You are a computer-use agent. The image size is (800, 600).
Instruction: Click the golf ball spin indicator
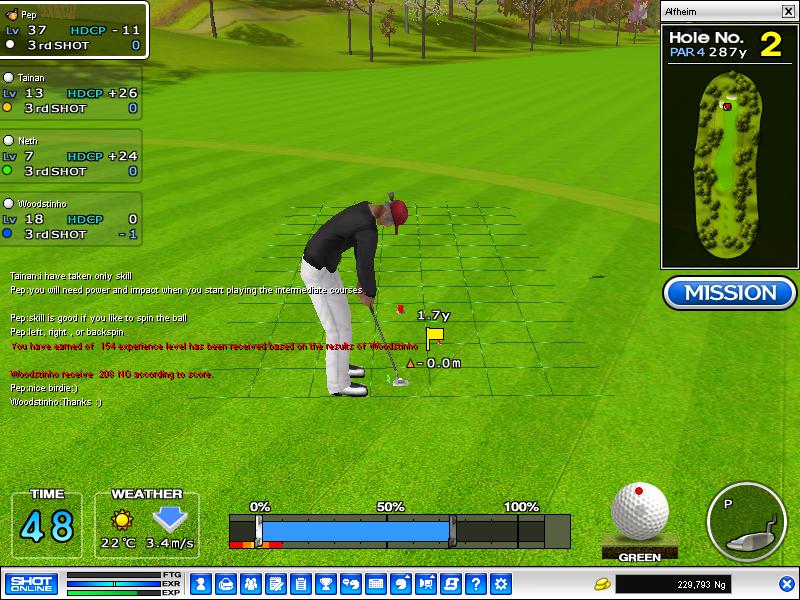tap(639, 513)
